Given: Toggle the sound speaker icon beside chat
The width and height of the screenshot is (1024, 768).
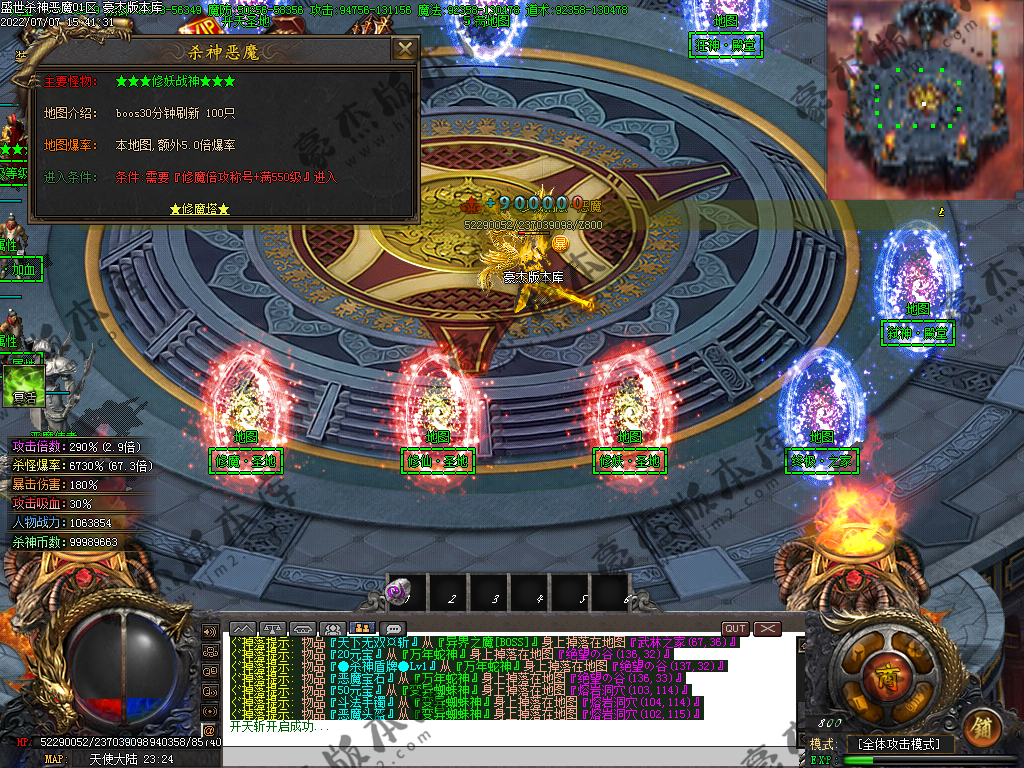Looking at the screenshot, I should [210, 632].
